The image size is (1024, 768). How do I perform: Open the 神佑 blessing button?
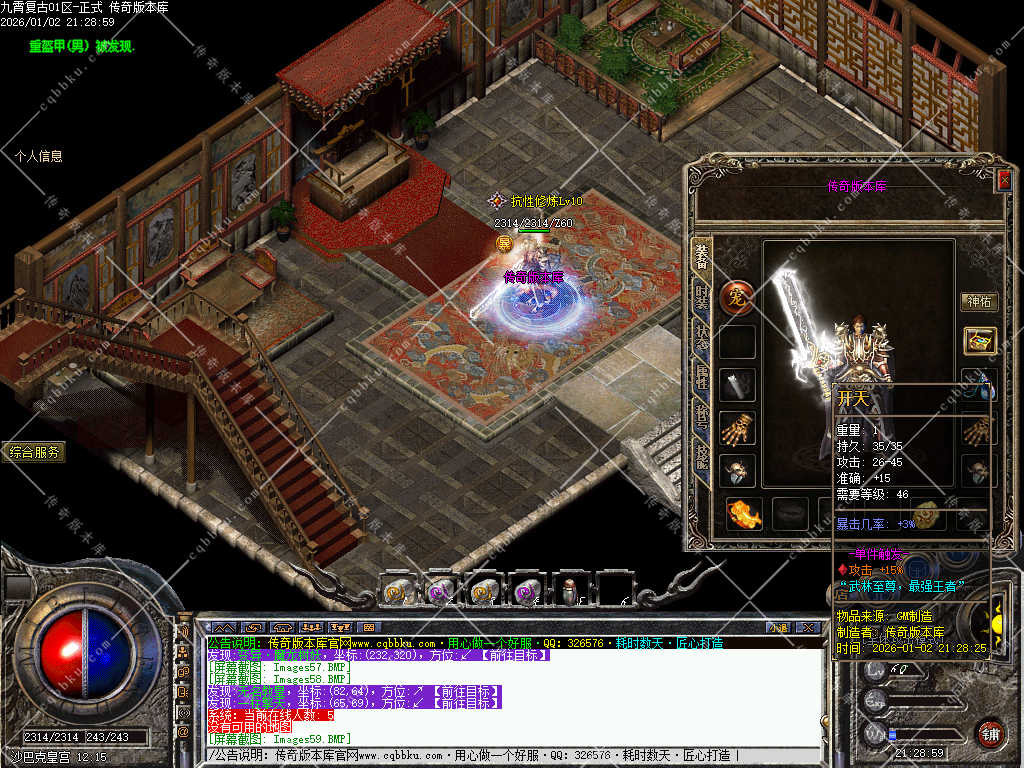pyautogui.click(x=977, y=302)
